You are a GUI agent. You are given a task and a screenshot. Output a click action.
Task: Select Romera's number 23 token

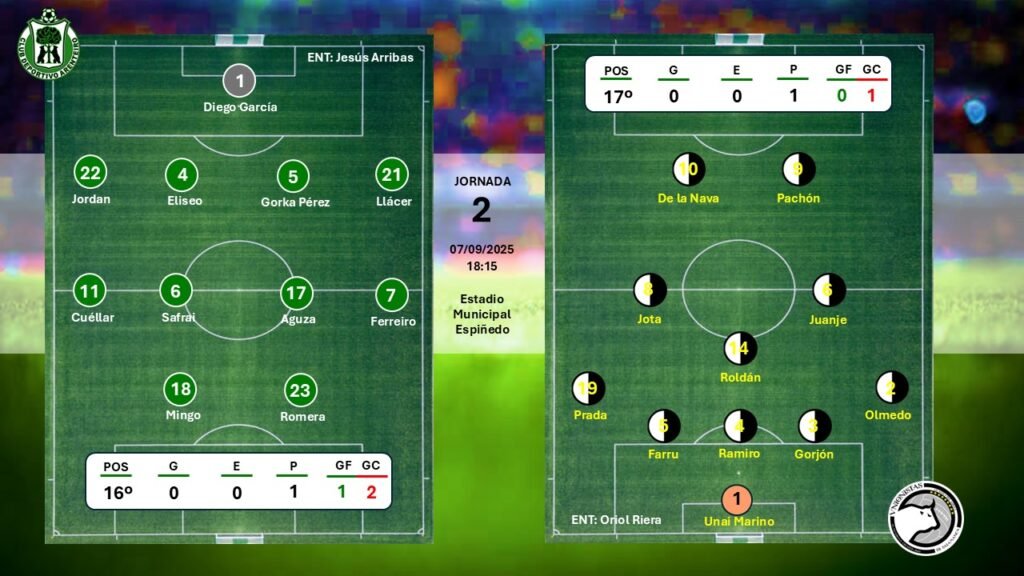(x=301, y=391)
